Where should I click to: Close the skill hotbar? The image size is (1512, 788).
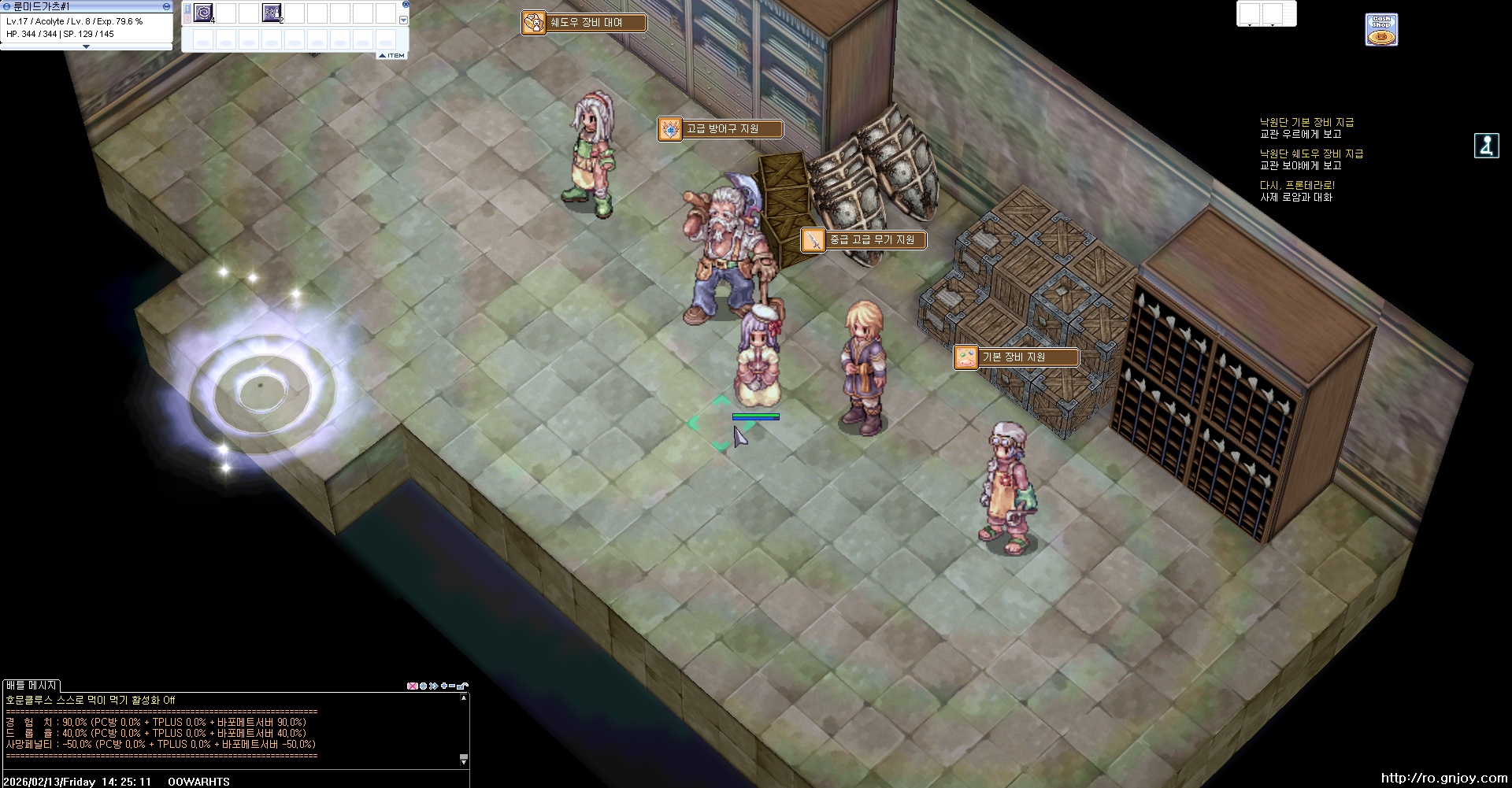(406, 5)
